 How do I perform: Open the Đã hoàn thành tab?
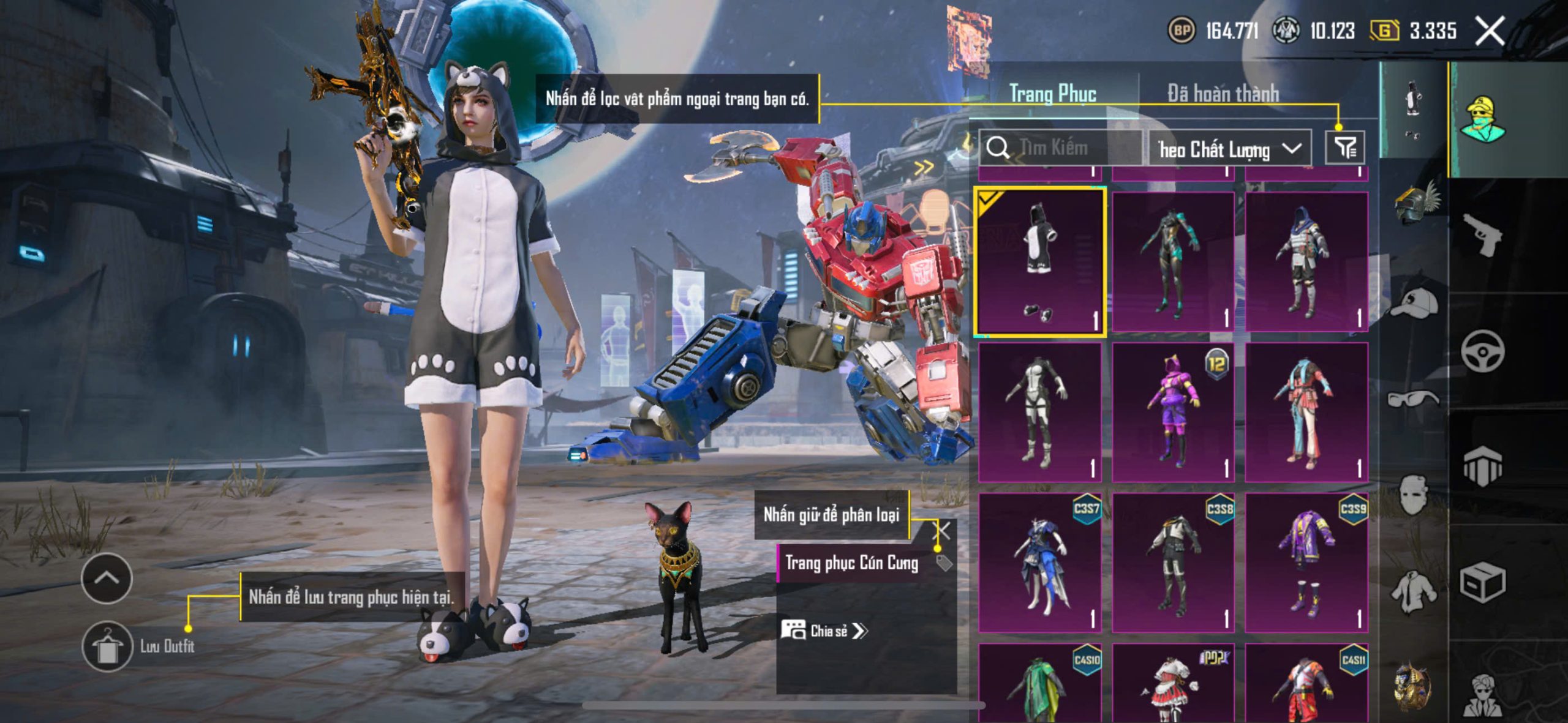tap(1223, 94)
